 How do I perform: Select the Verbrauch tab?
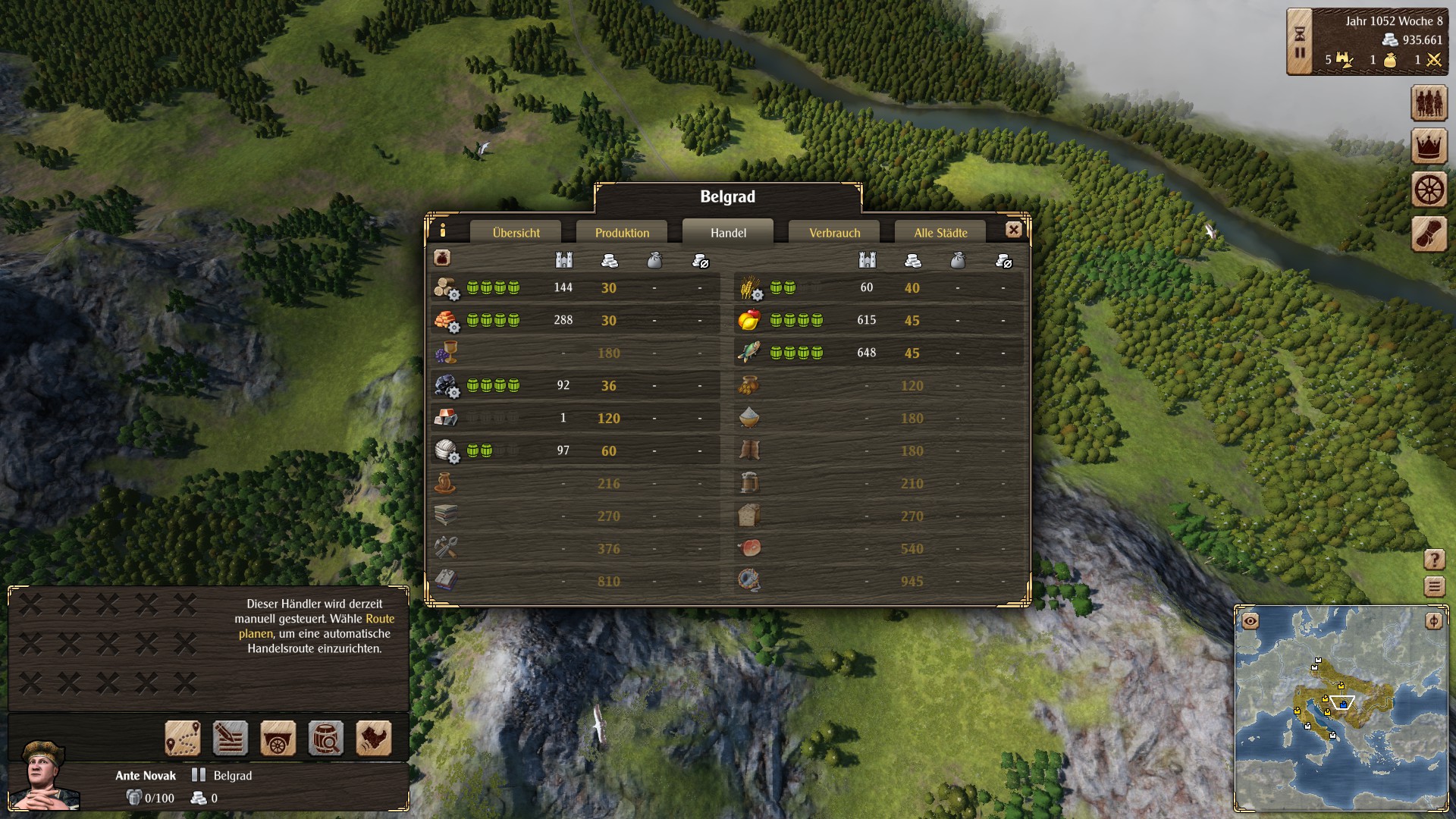[834, 233]
